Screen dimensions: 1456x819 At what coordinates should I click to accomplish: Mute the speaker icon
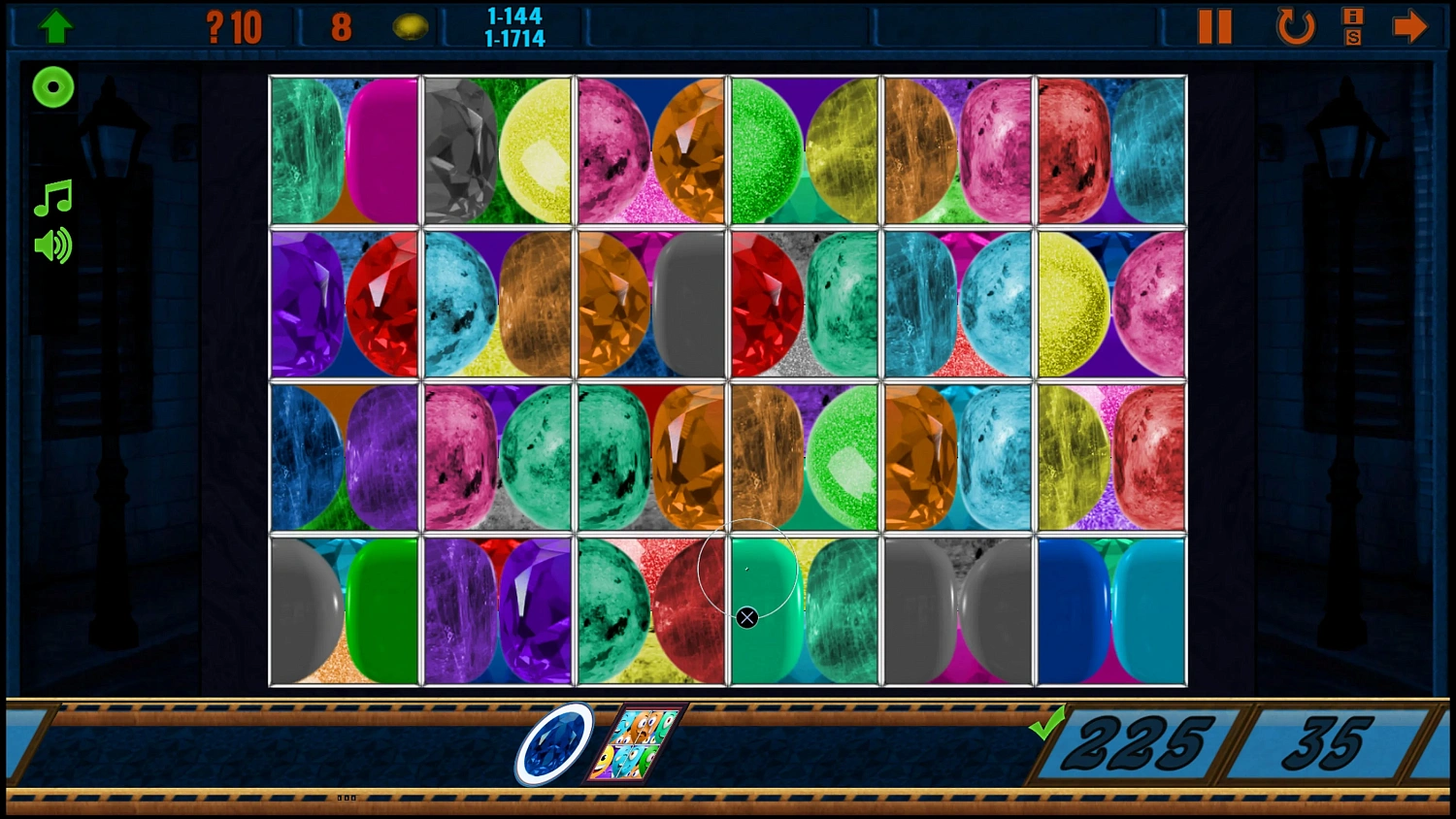coord(52,246)
